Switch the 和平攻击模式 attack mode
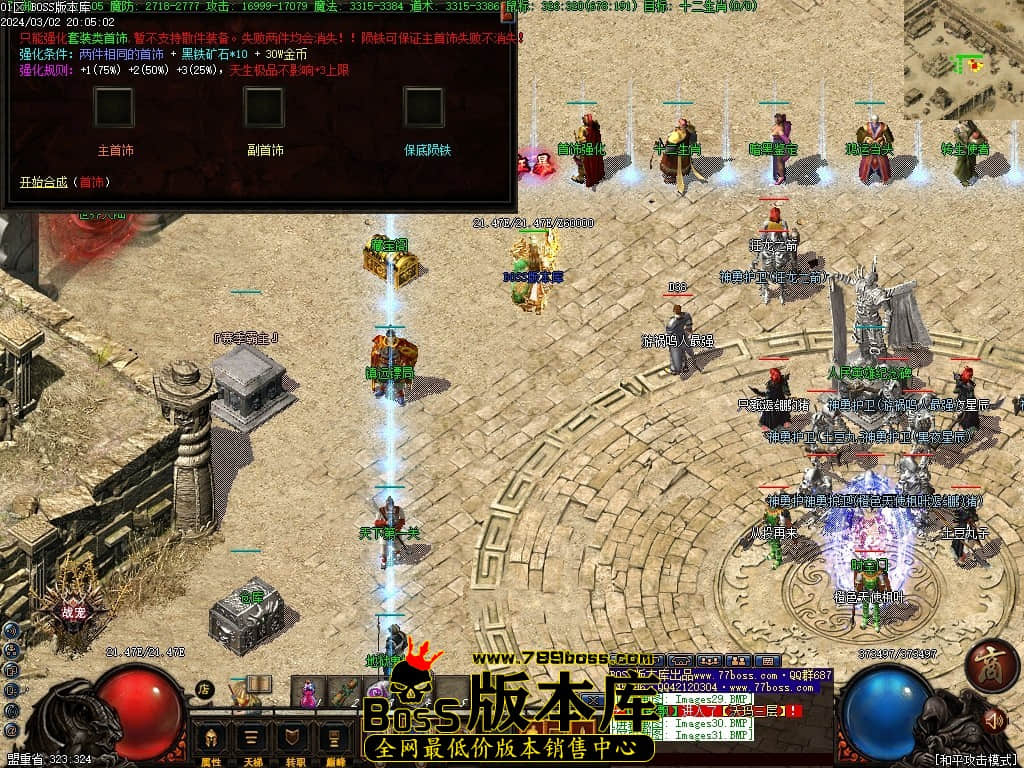This screenshot has height=768, width=1024. tap(975, 759)
